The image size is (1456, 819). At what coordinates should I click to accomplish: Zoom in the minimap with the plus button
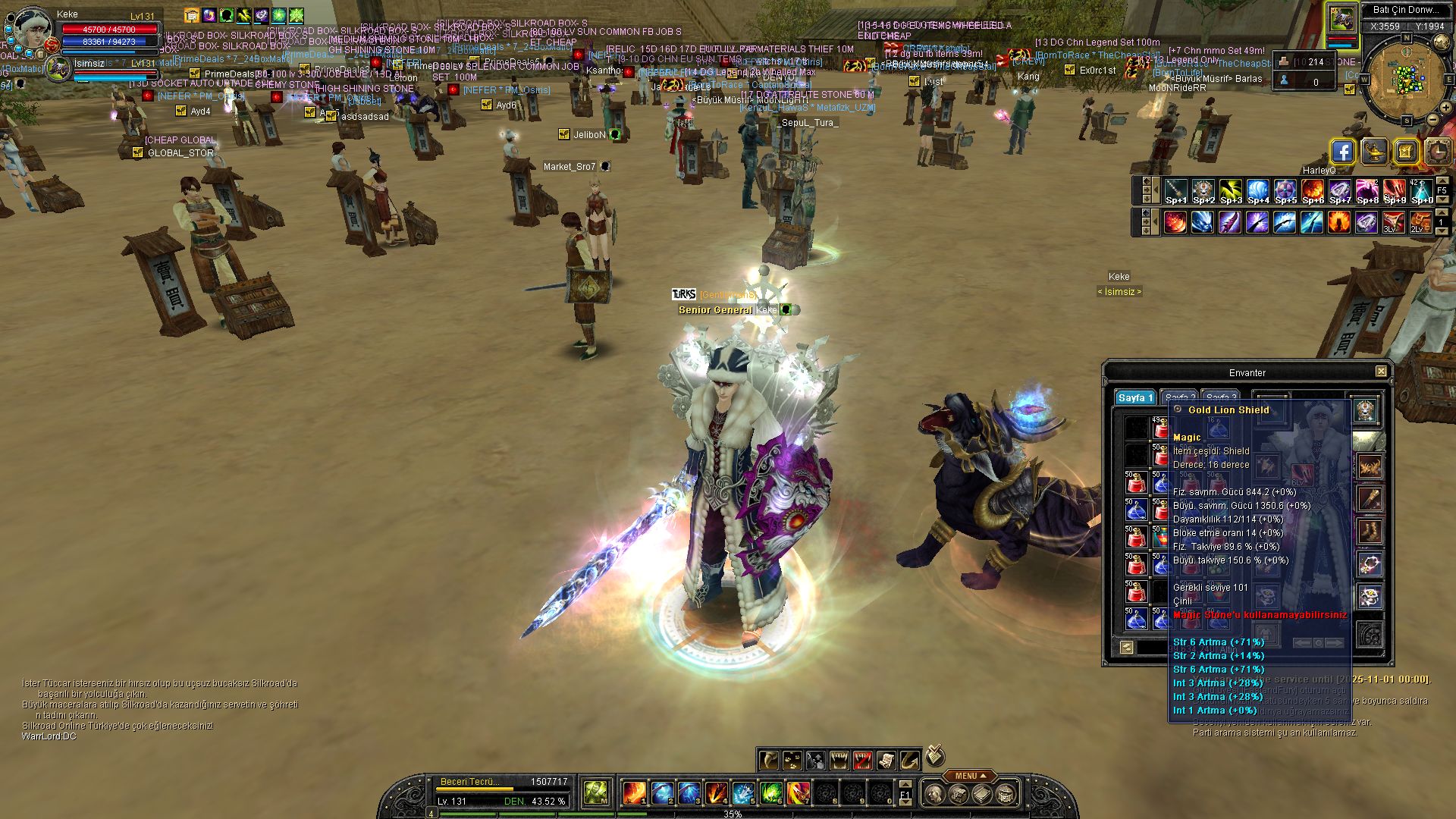[x=1445, y=108]
